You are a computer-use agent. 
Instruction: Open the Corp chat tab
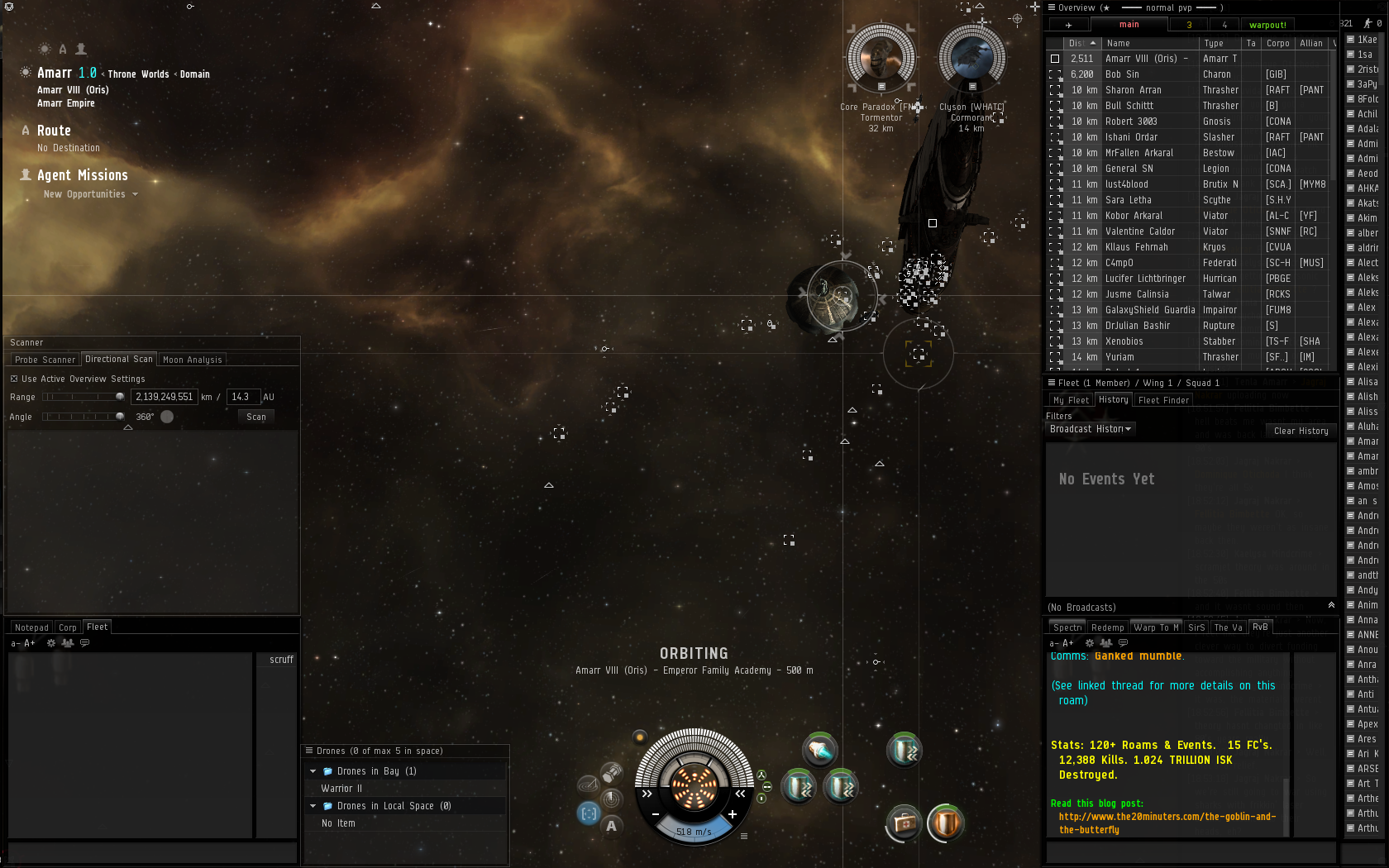click(68, 627)
